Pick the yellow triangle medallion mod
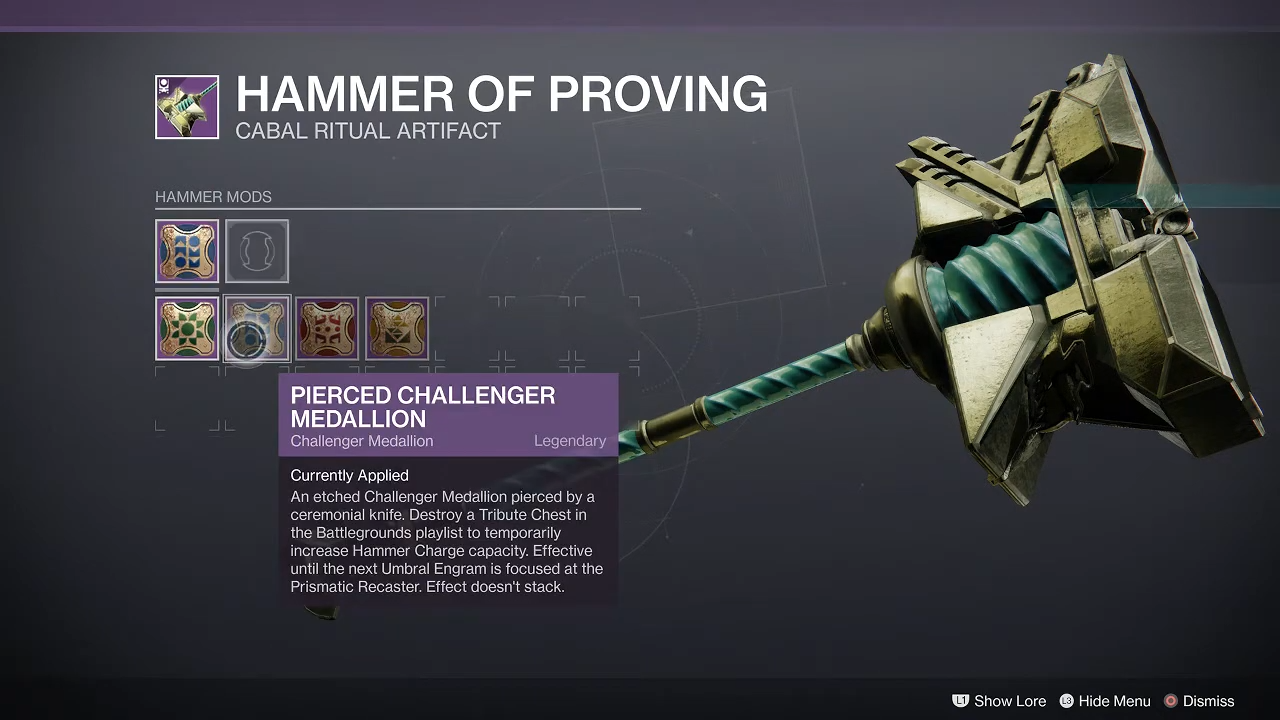 397,328
